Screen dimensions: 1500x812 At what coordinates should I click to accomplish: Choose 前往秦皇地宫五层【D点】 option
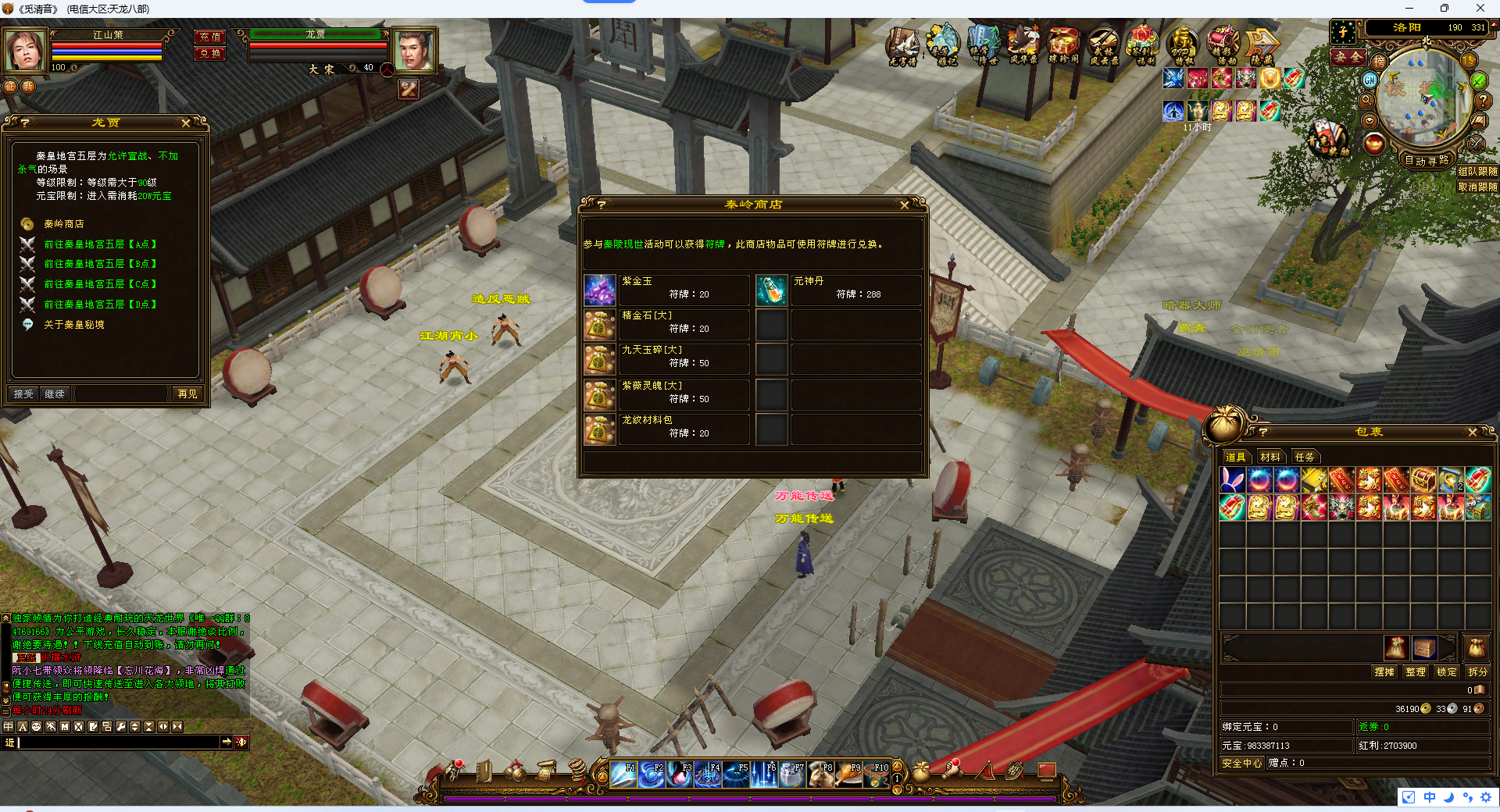click(100, 304)
